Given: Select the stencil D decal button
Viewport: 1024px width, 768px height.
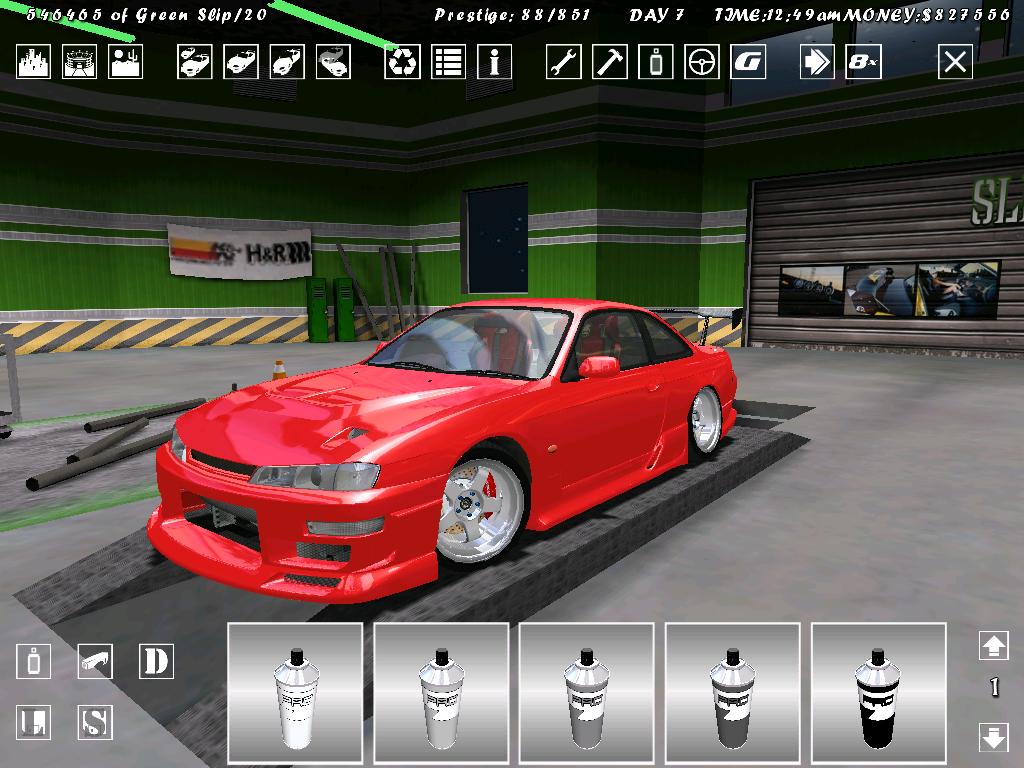Looking at the screenshot, I should 156,661.
